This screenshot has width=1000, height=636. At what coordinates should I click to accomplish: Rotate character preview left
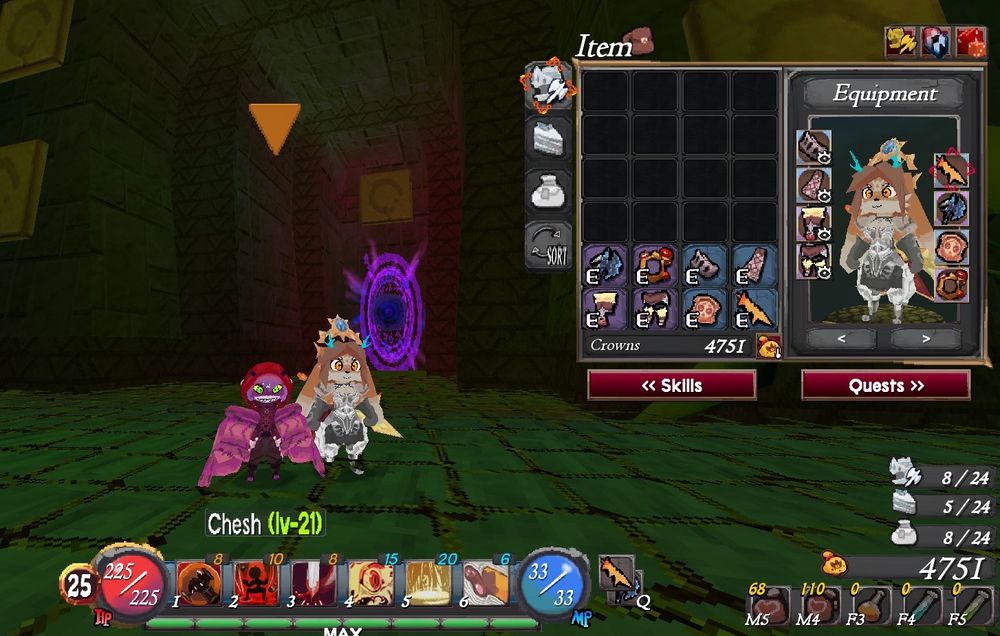click(842, 339)
